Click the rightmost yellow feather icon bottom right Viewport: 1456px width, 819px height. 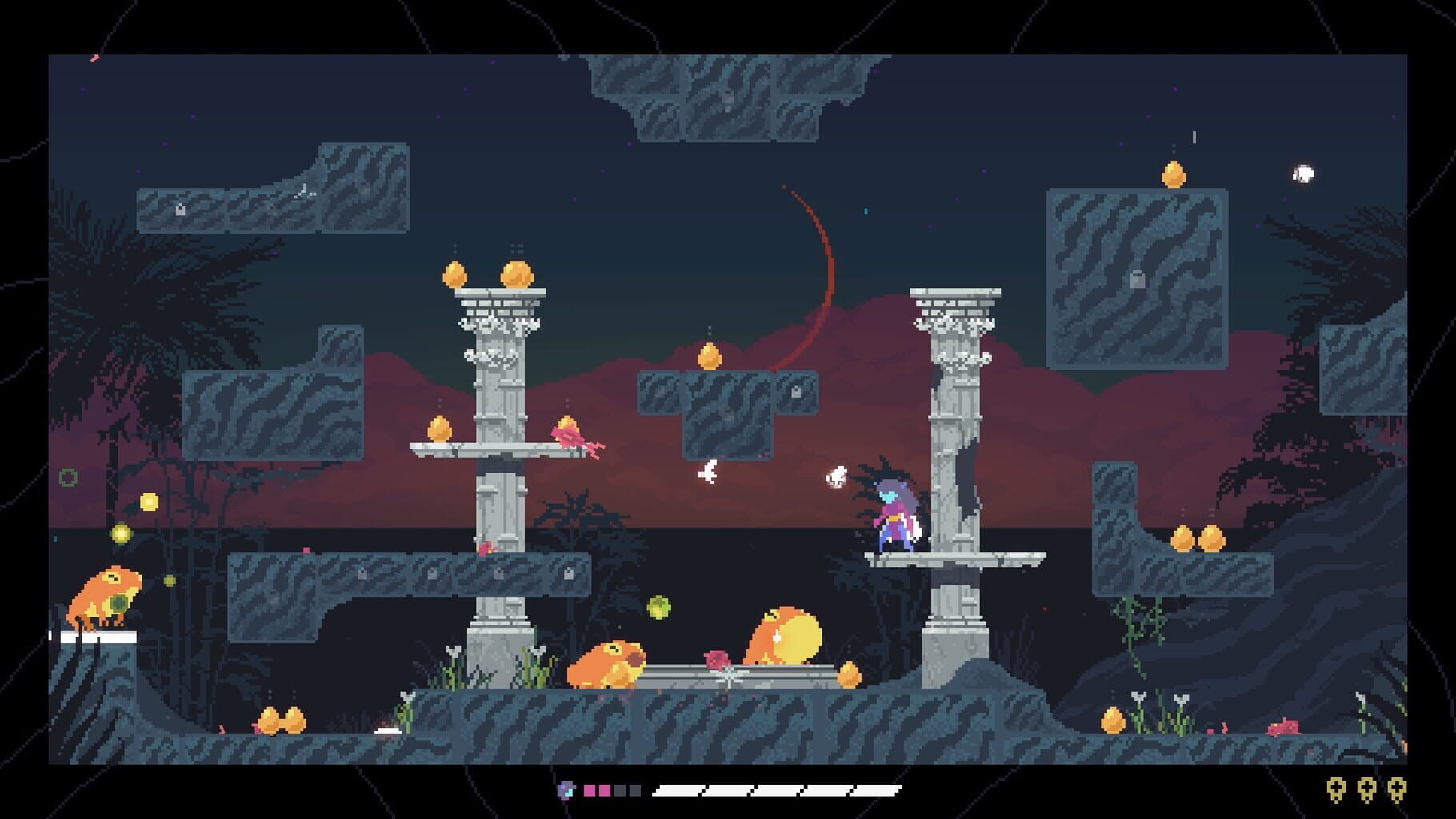(1398, 789)
